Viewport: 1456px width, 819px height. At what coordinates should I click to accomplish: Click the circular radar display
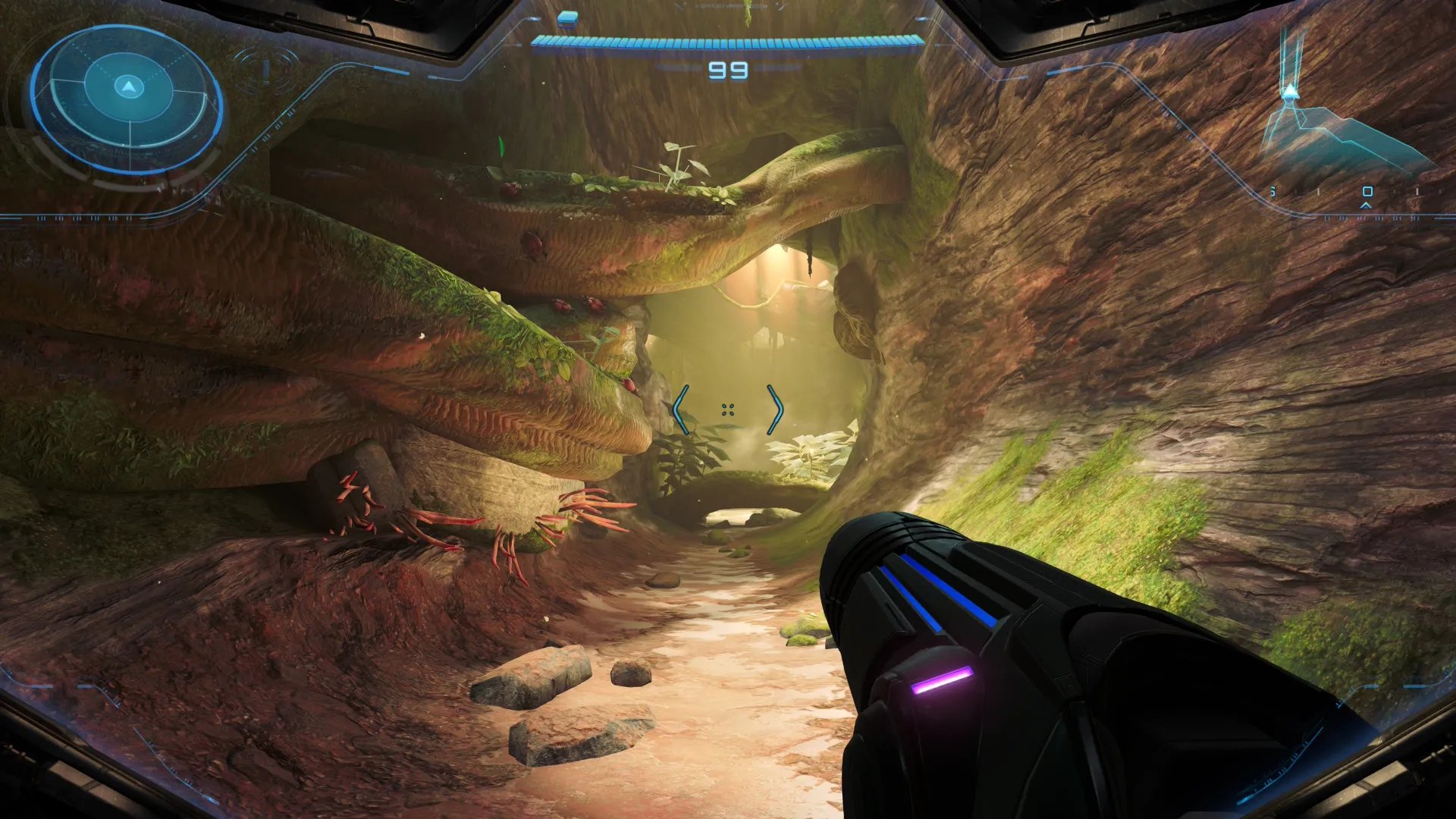tap(127, 99)
